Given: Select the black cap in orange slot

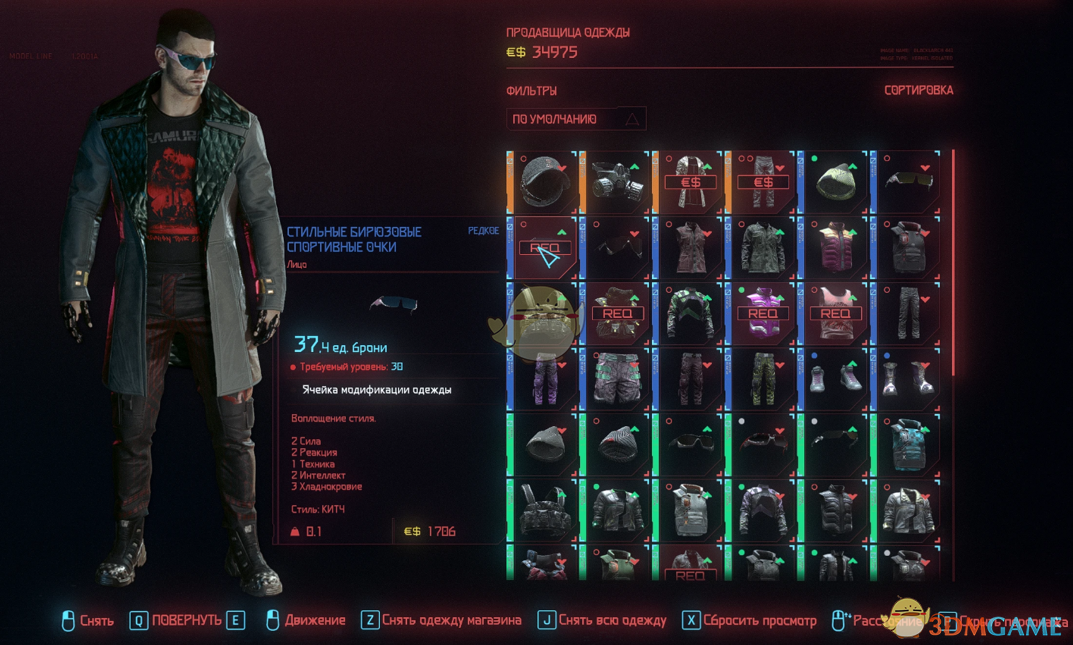Looking at the screenshot, I should [544, 181].
